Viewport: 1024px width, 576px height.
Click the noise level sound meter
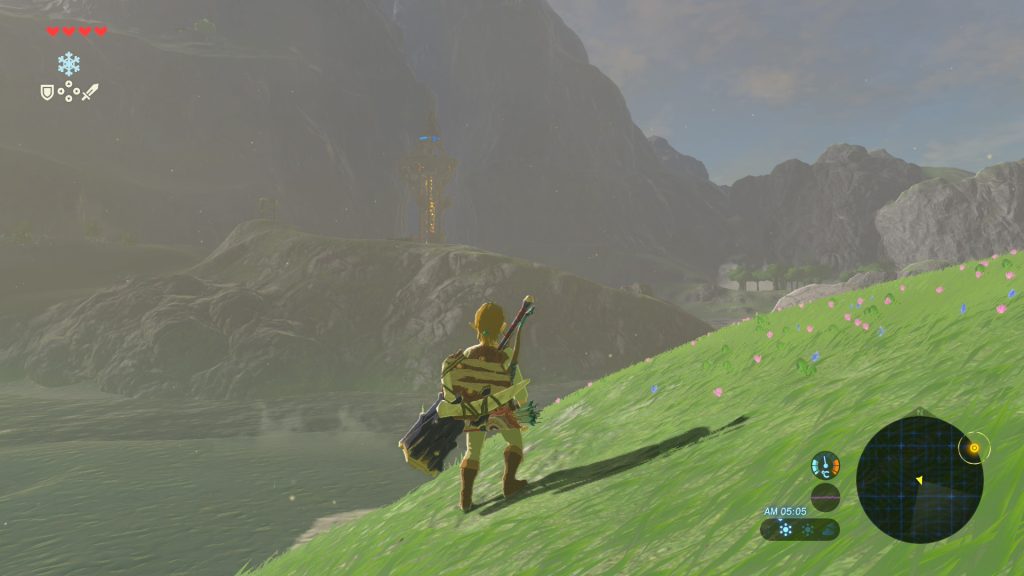(x=825, y=497)
